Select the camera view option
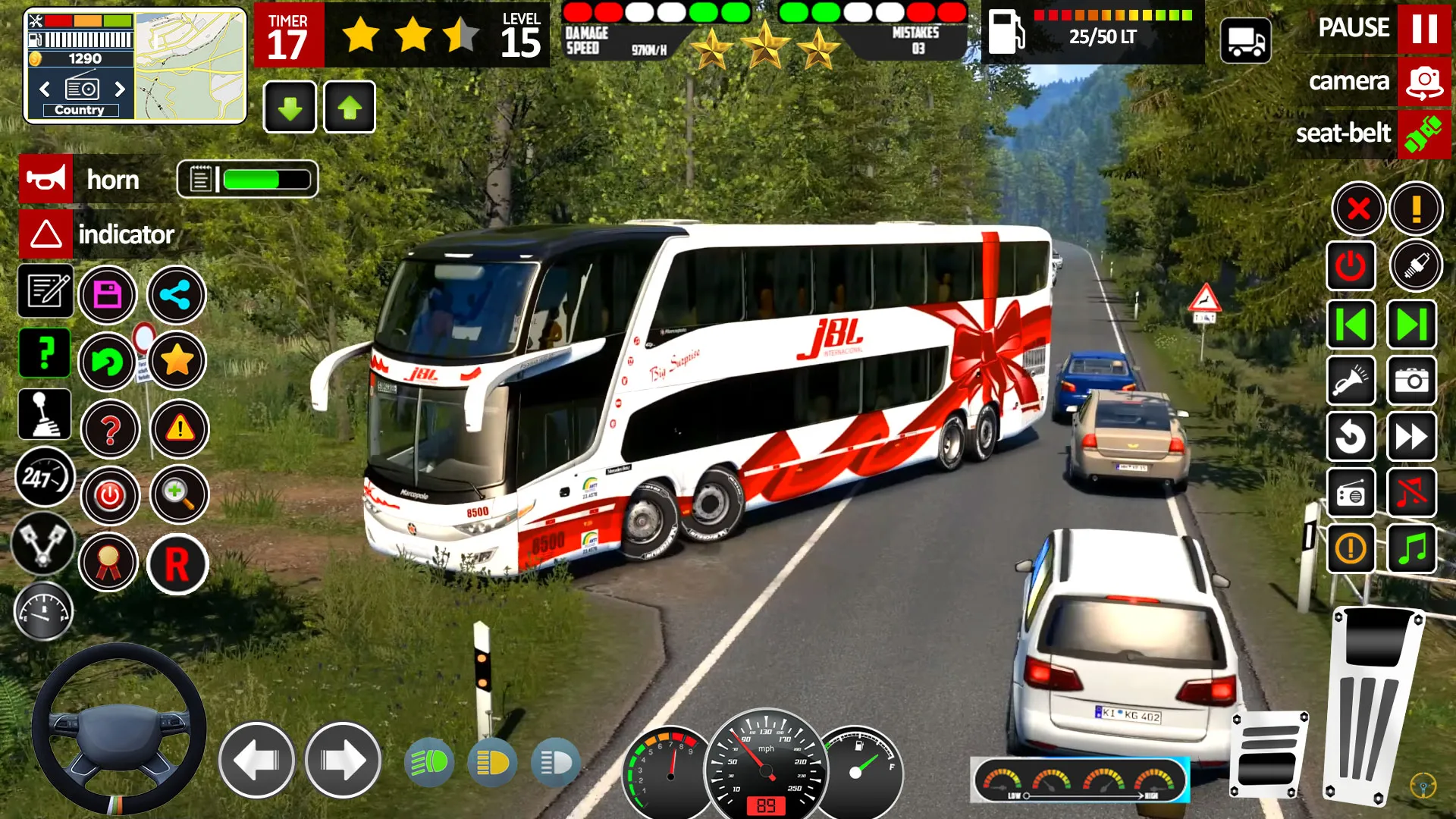The image size is (1456, 819). point(1424,81)
